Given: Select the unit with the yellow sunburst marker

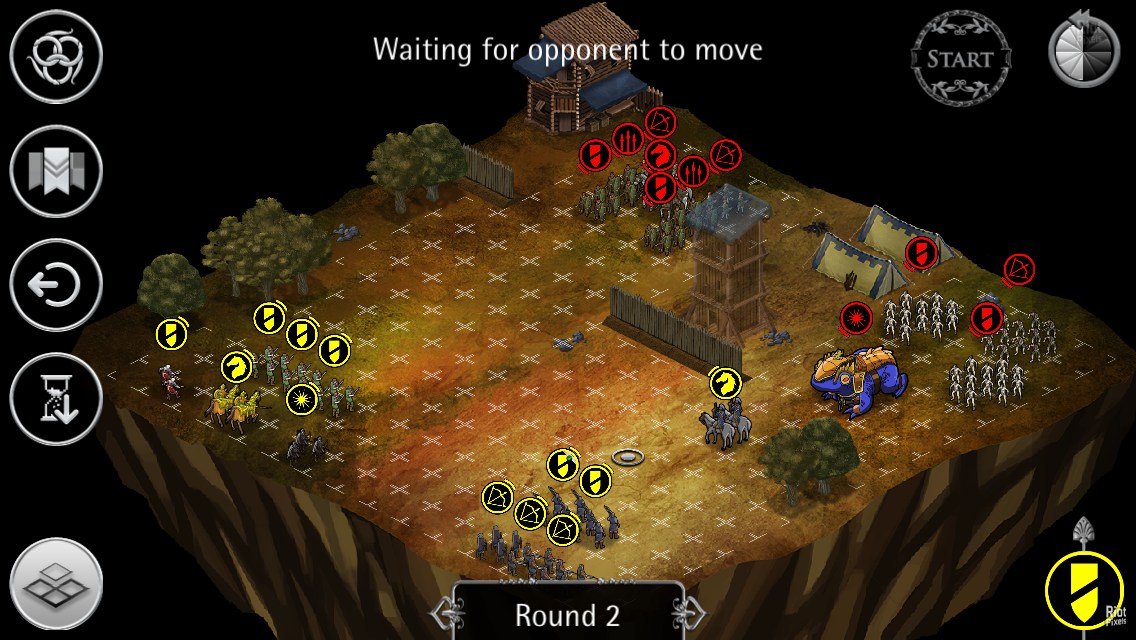Looking at the screenshot, I should (300, 399).
